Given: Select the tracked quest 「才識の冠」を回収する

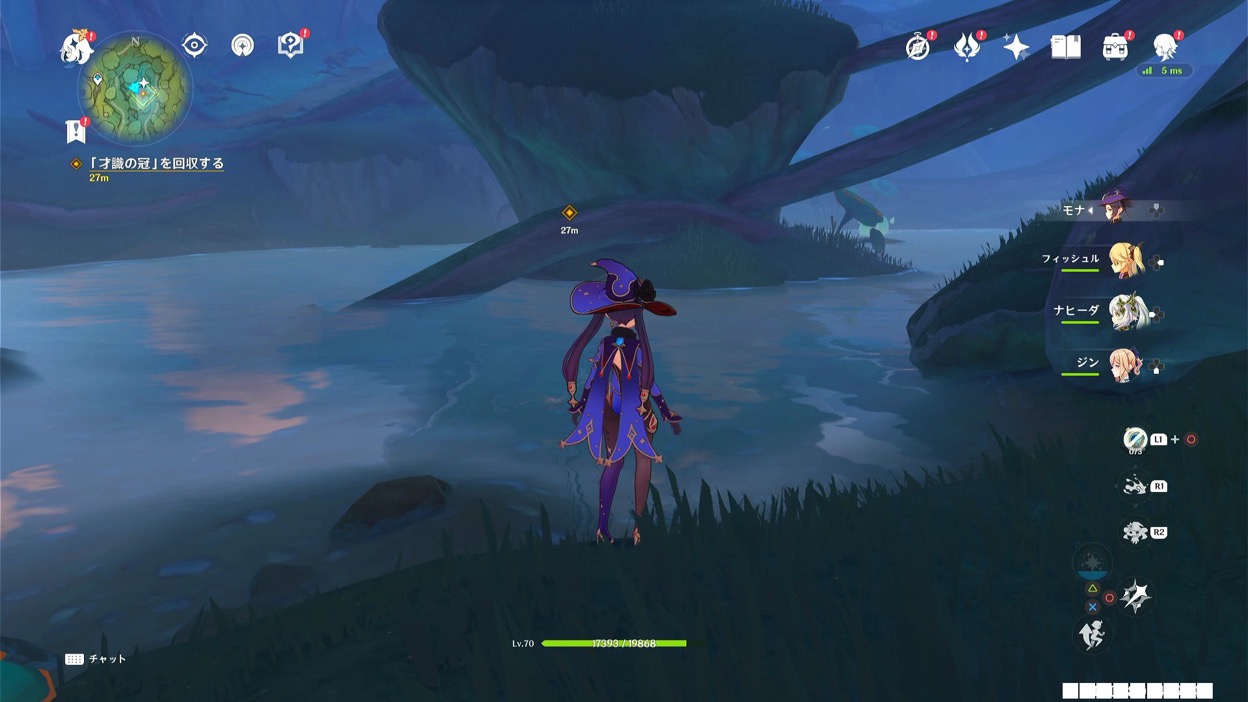Looking at the screenshot, I should (x=156, y=164).
